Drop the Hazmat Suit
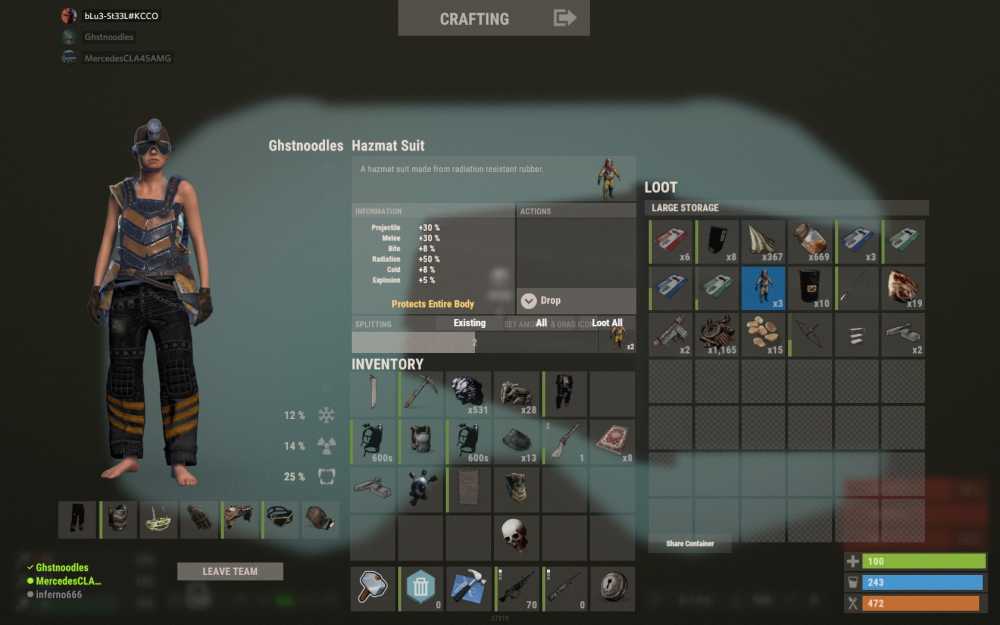Image resolution: width=1000 pixels, height=625 pixels. pyautogui.click(x=540, y=301)
